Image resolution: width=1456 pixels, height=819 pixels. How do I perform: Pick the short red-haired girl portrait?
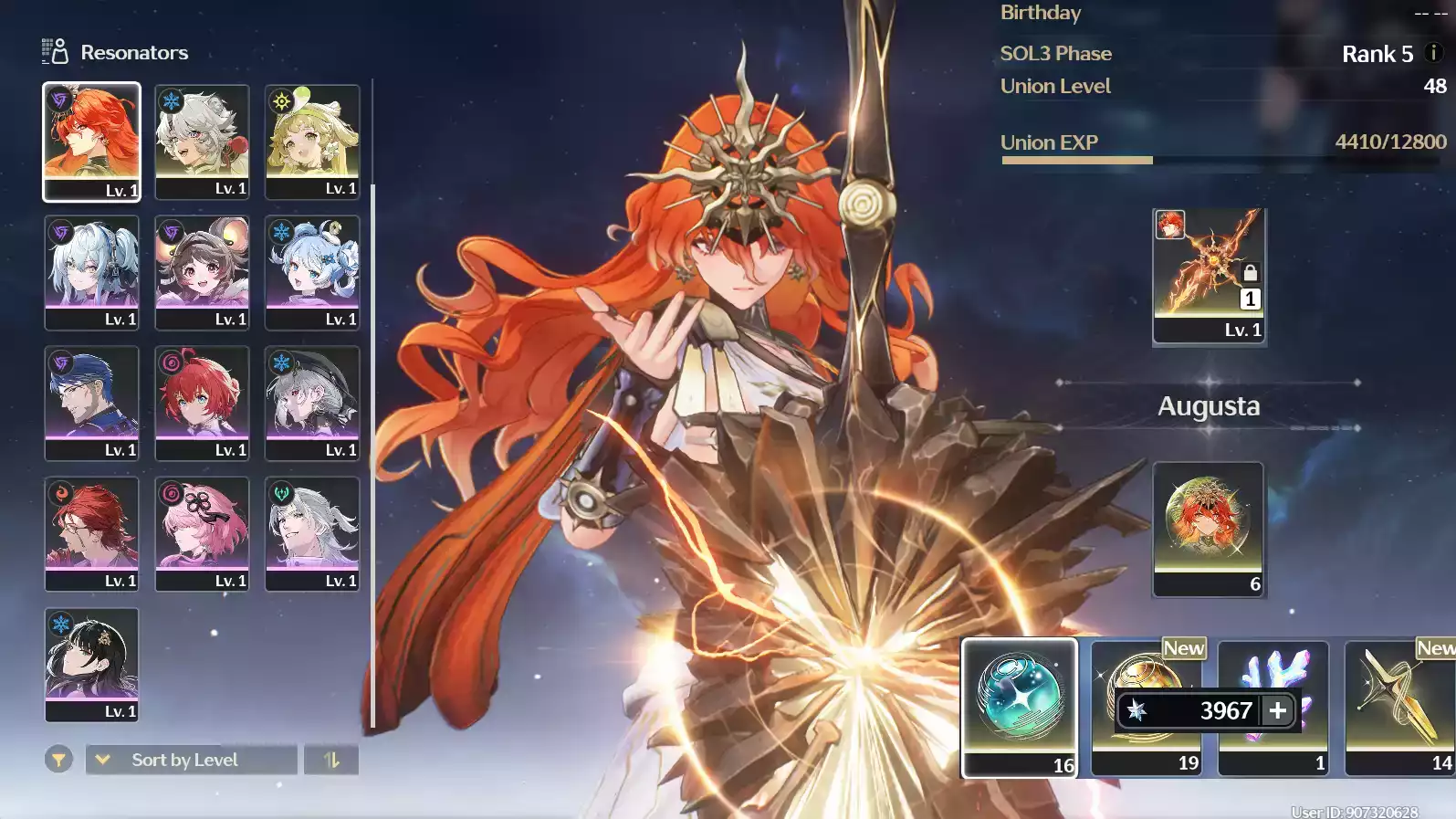(x=202, y=402)
